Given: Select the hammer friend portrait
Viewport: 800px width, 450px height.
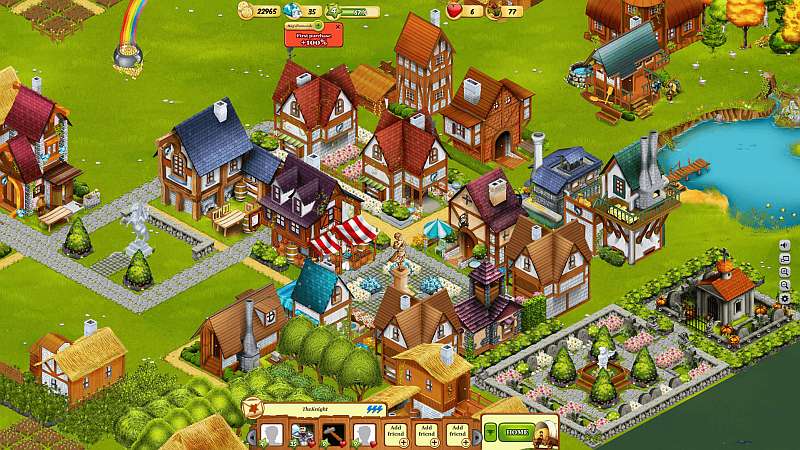Looking at the screenshot, I should pos(333,434).
